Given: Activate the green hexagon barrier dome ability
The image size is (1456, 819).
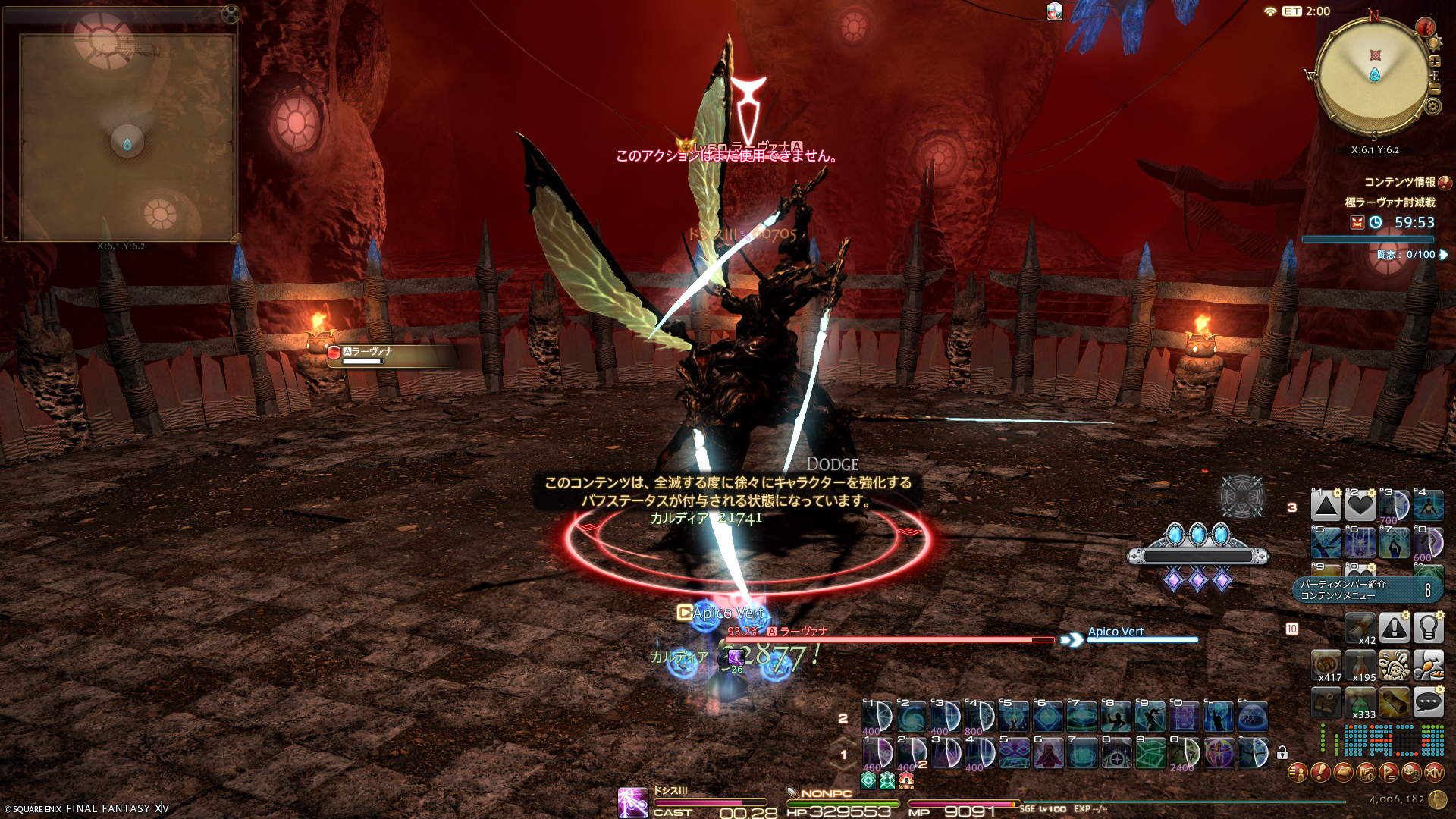Looking at the screenshot, I should [x=1253, y=717].
